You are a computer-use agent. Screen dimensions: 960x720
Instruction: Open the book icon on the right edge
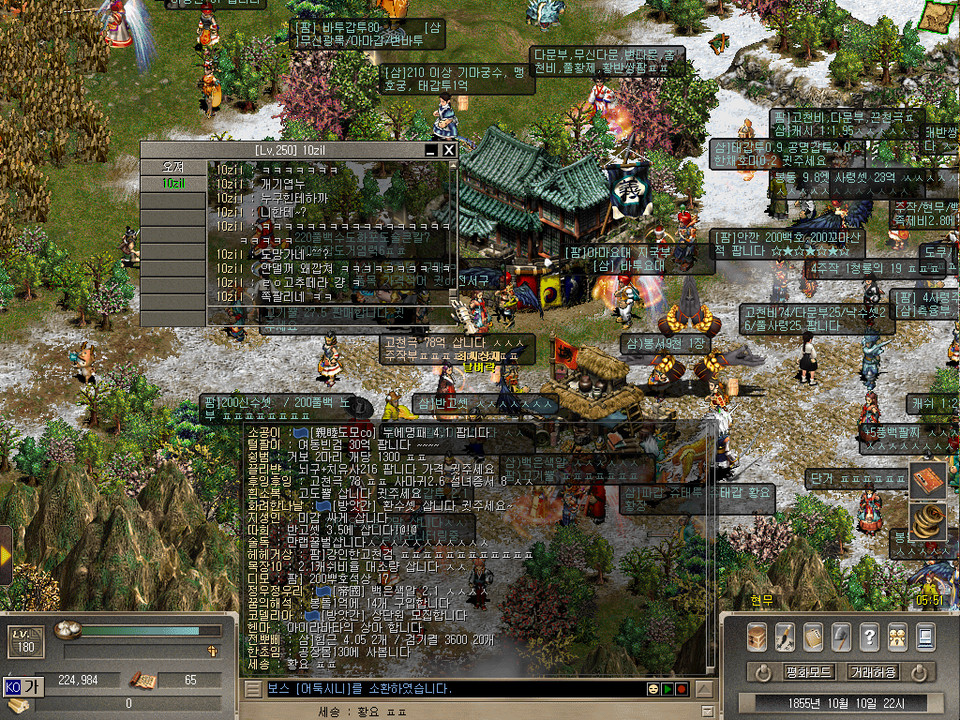coord(928,480)
